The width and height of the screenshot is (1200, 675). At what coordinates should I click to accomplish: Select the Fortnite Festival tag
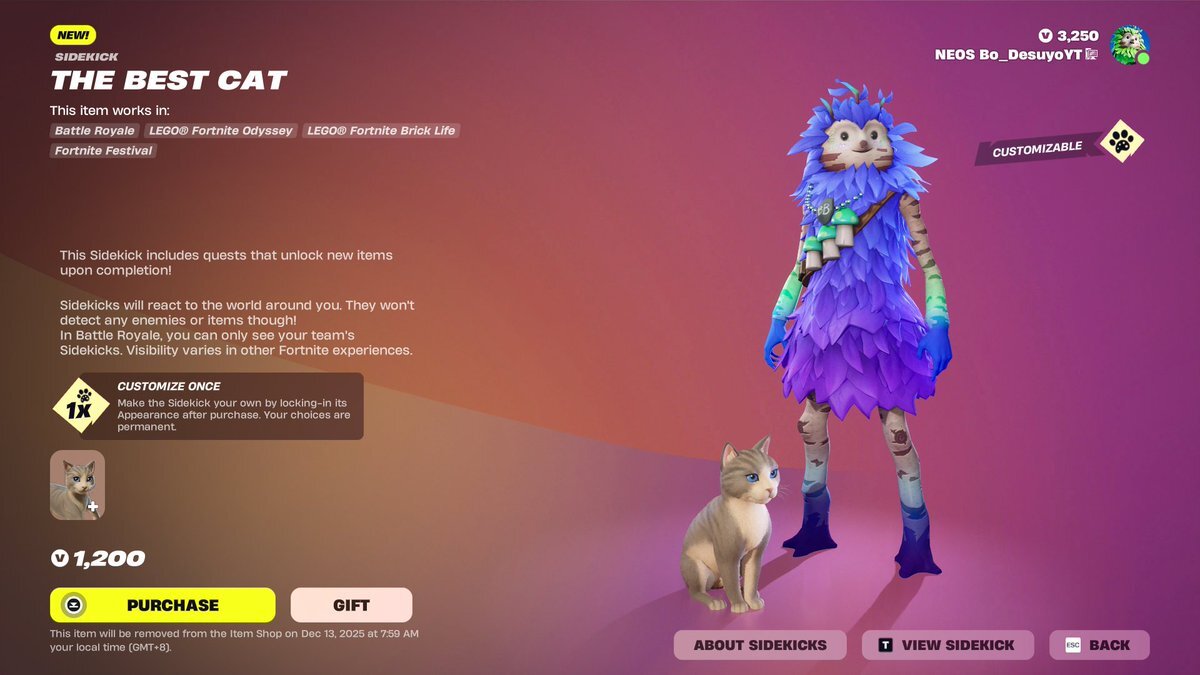tap(104, 151)
